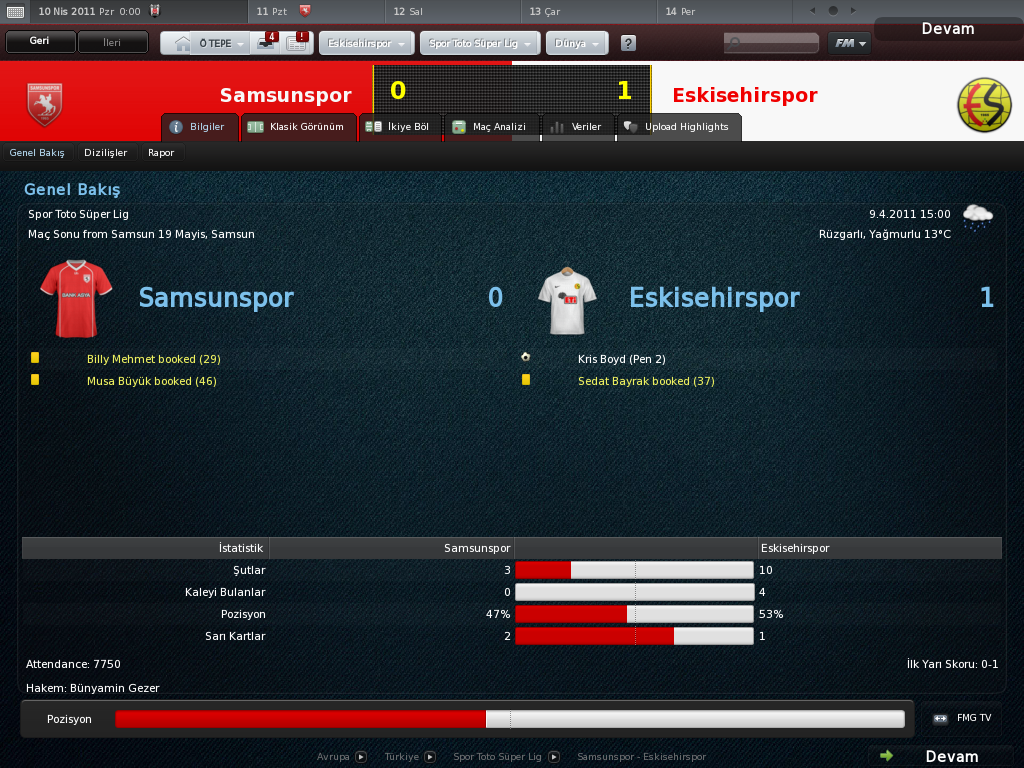Open the Ö TEPE manager dropdown
The width and height of the screenshot is (1024, 768).
click(220, 44)
